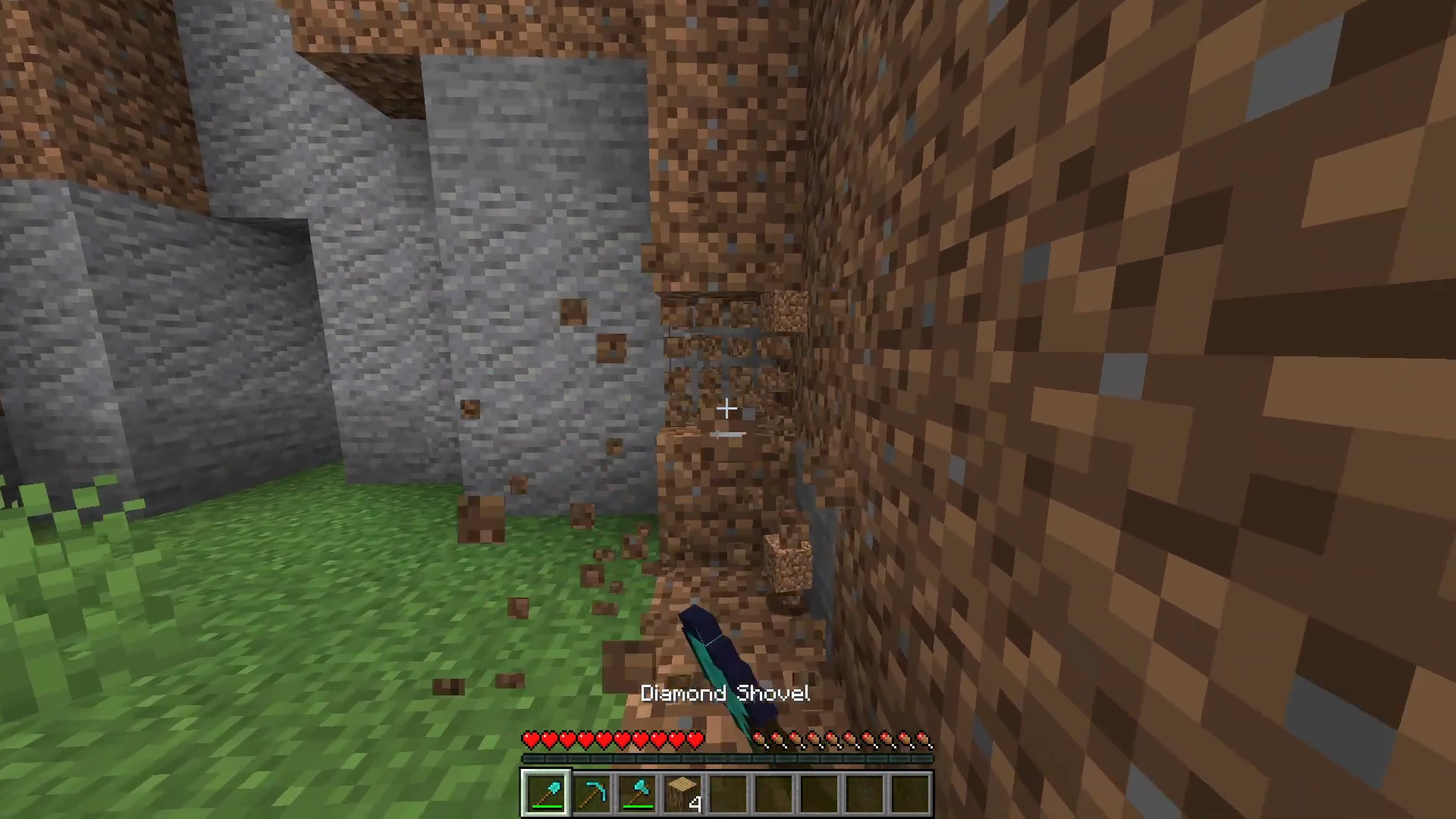Select the oak log stack slot
1456x819 pixels.
pyautogui.click(x=682, y=793)
